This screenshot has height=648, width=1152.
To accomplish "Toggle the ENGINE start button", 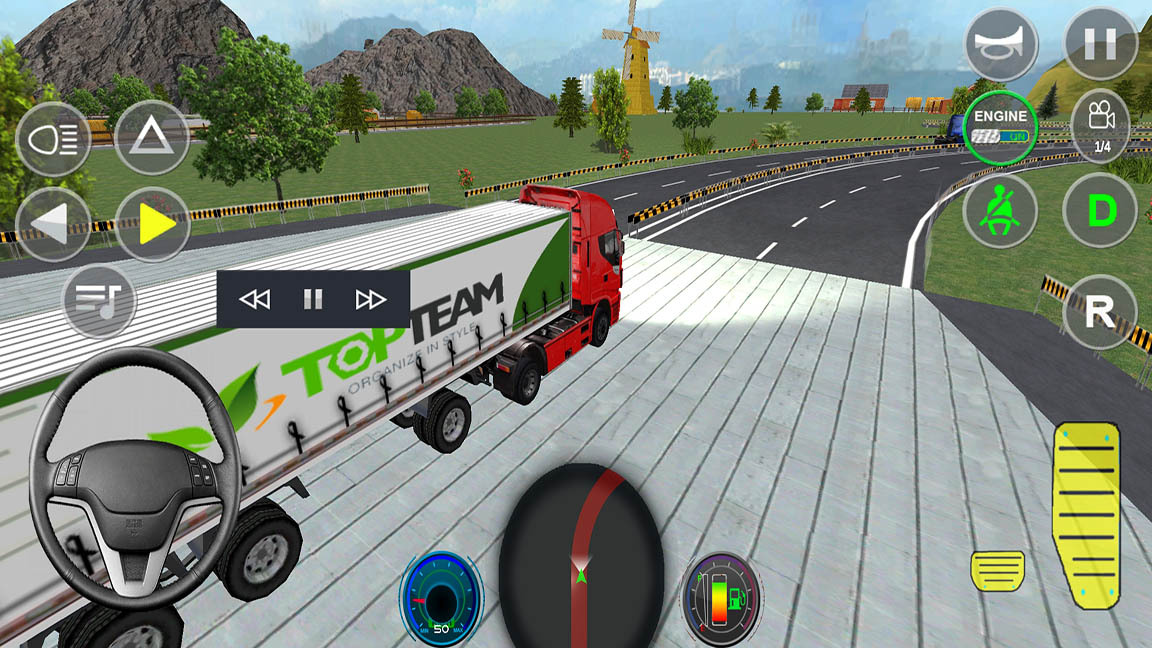I will 1001,127.
